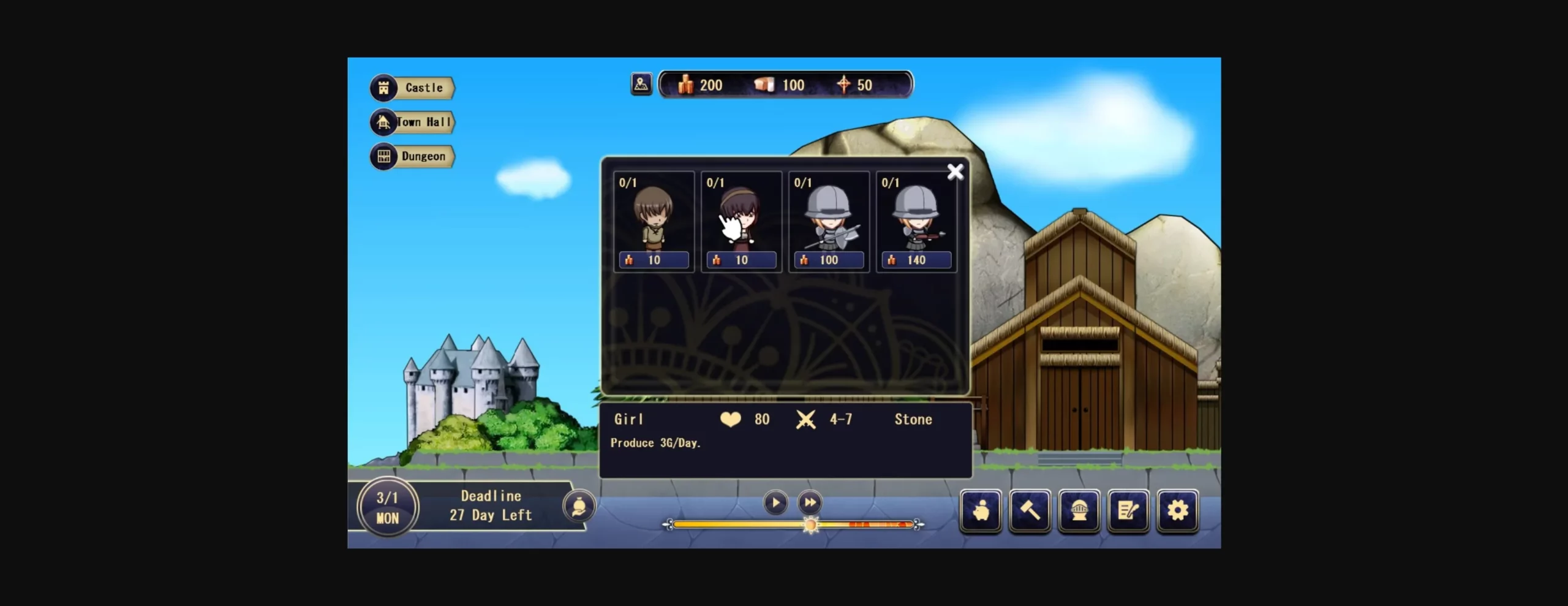Open the knight helmet units panel
This screenshot has width=1568, height=606.
pyautogui.click(x=1079, y=510)
